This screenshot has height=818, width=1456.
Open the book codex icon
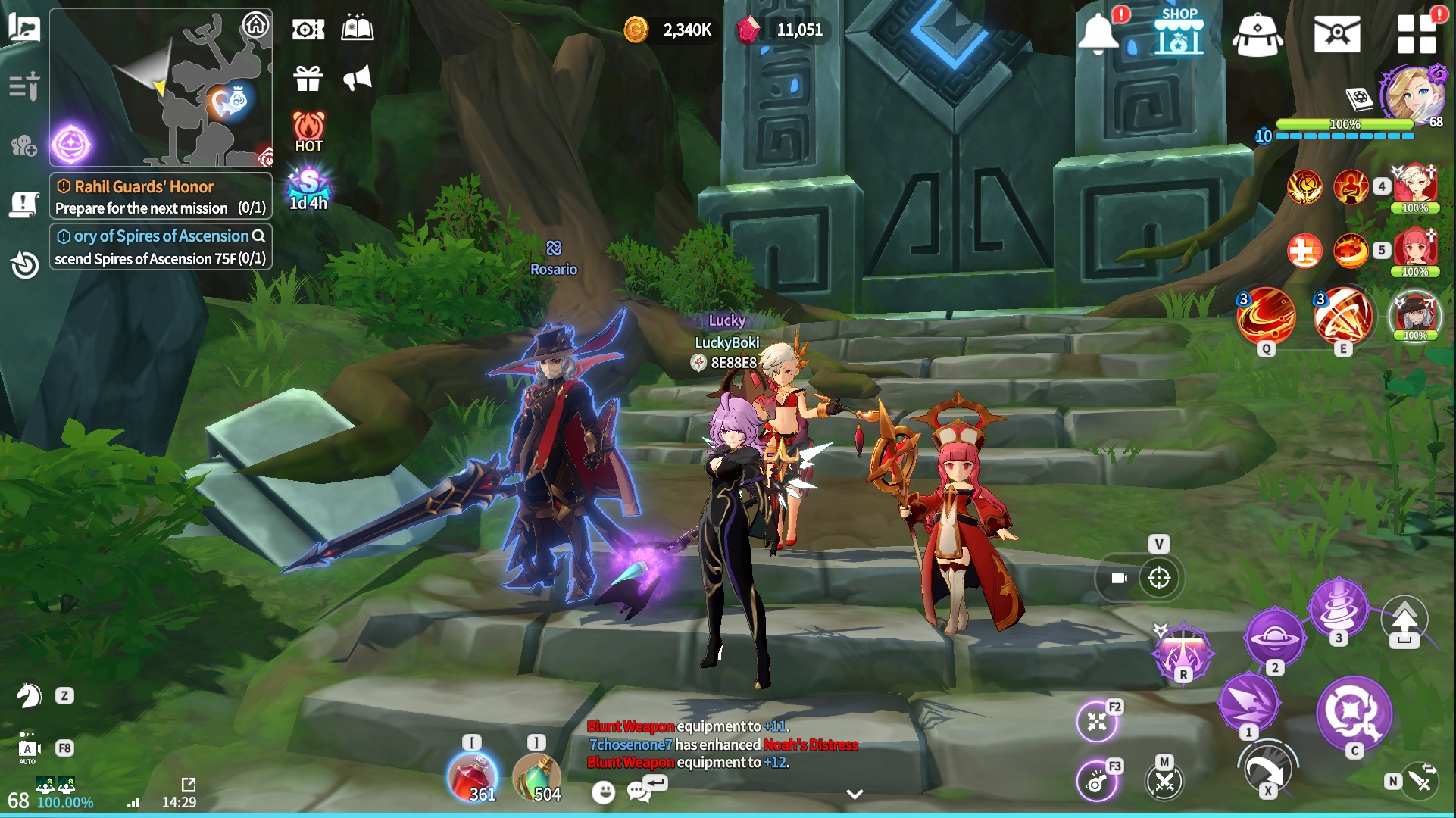[x=358, y=29]
